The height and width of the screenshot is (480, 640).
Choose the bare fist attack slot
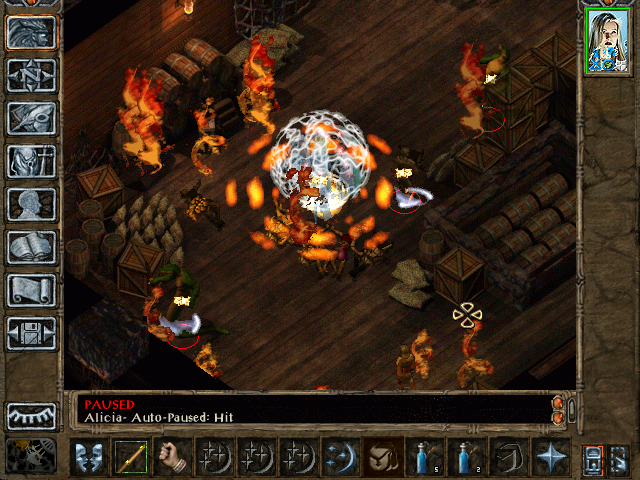click(x=173, y=457)
